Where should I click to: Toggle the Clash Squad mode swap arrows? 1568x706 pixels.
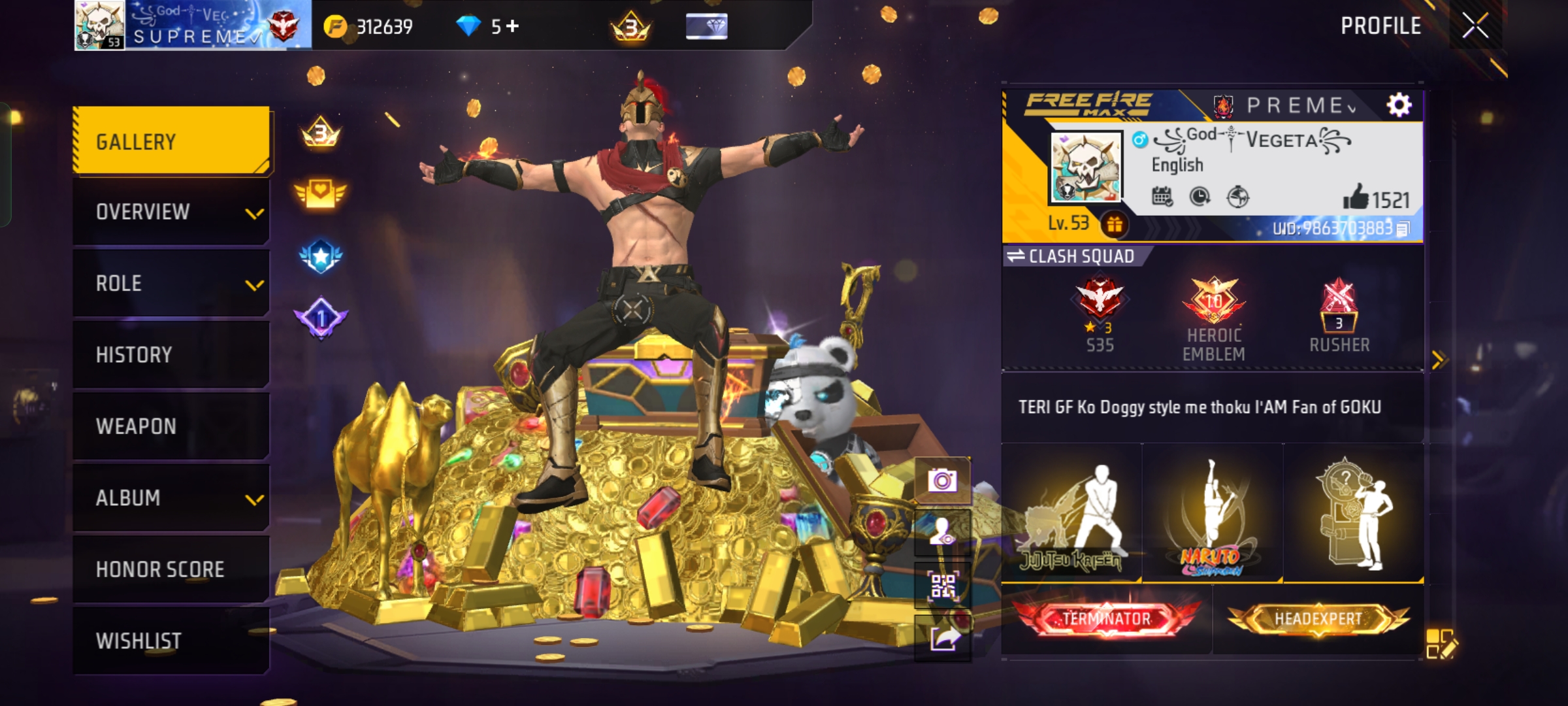1017,256
